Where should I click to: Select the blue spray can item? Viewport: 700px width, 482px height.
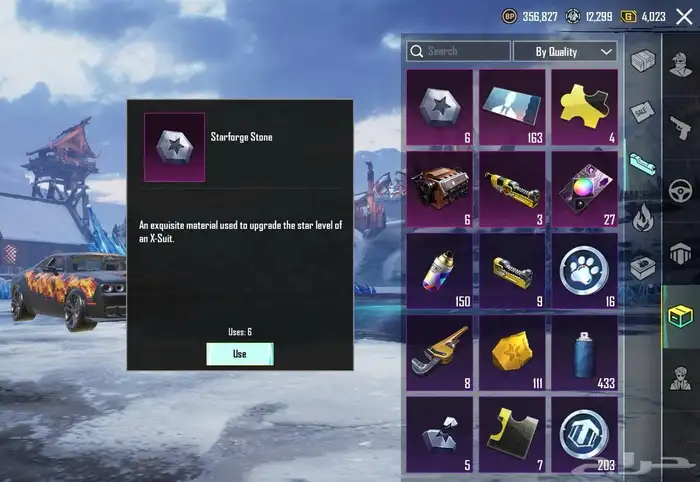pyautogui.click(x=585, y=350)
